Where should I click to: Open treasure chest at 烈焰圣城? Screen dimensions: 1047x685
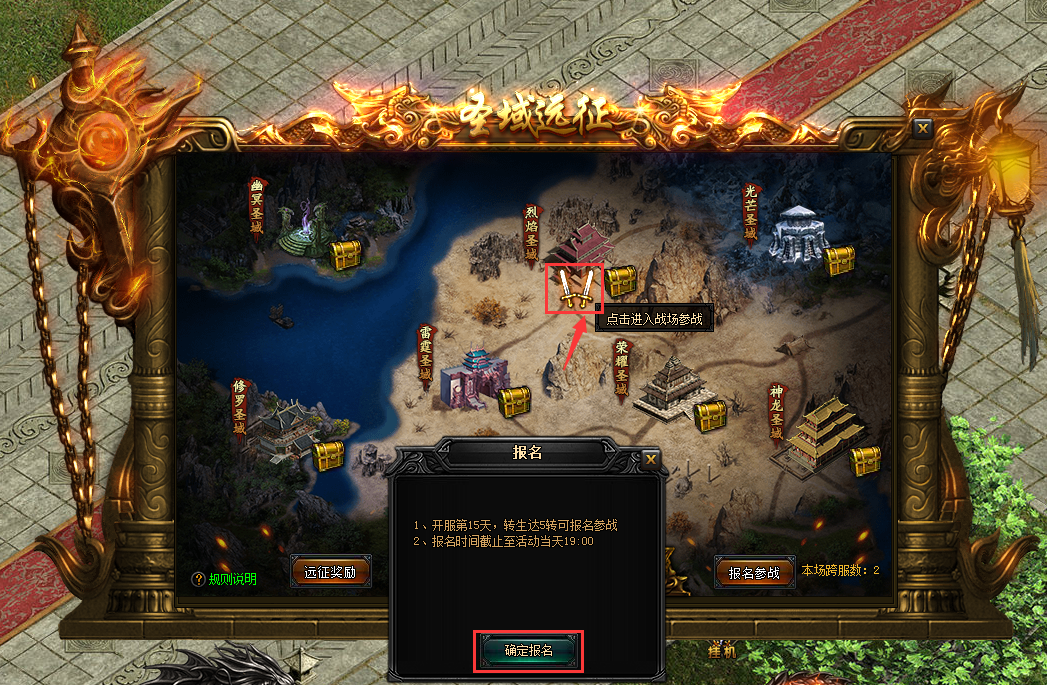[x=621, y=281]
